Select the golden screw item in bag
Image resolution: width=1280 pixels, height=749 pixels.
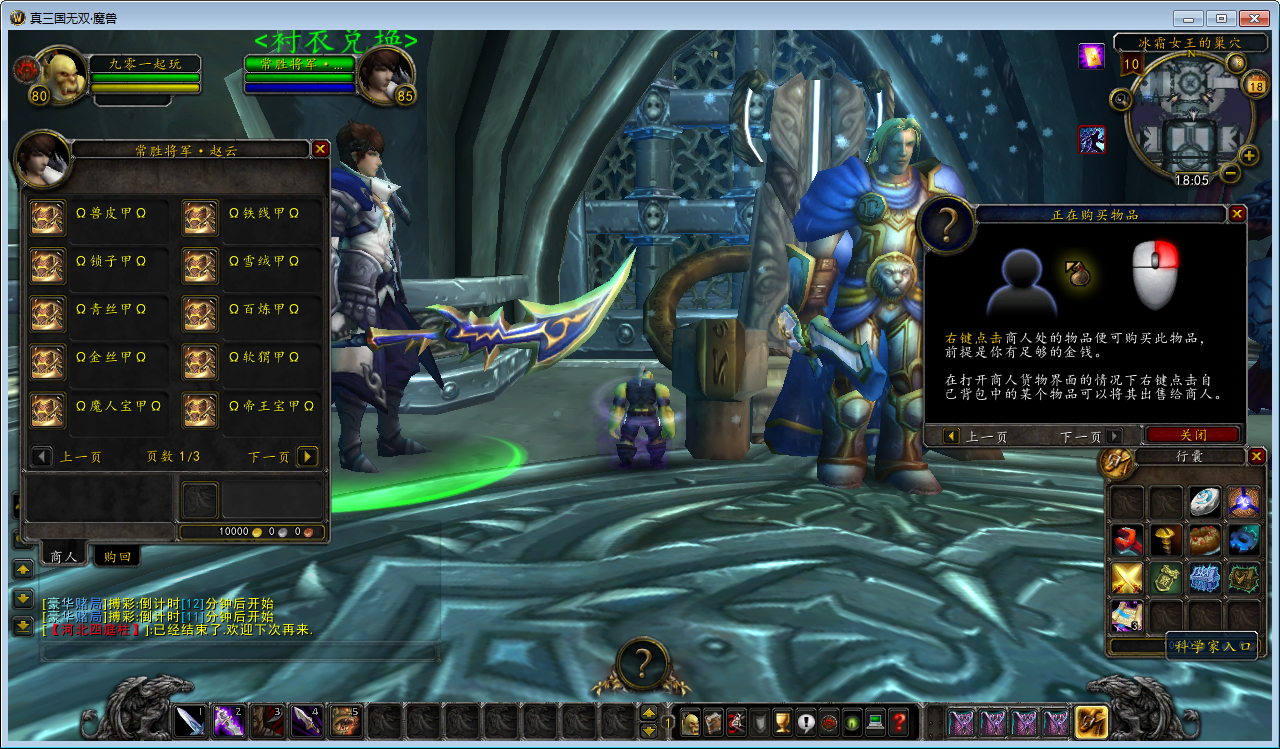tap(1166, 540)
